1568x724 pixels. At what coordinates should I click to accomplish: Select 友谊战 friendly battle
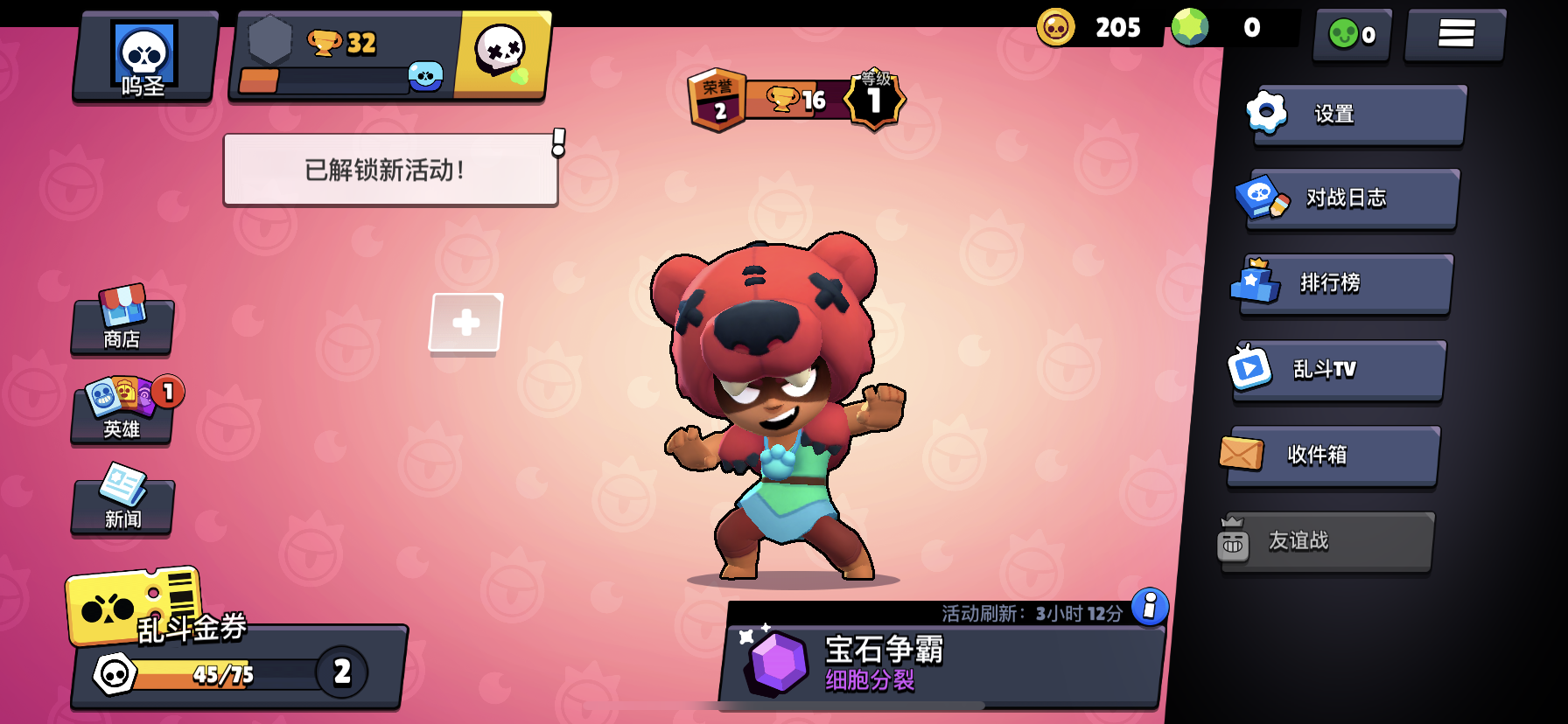tap(1326, 541)
